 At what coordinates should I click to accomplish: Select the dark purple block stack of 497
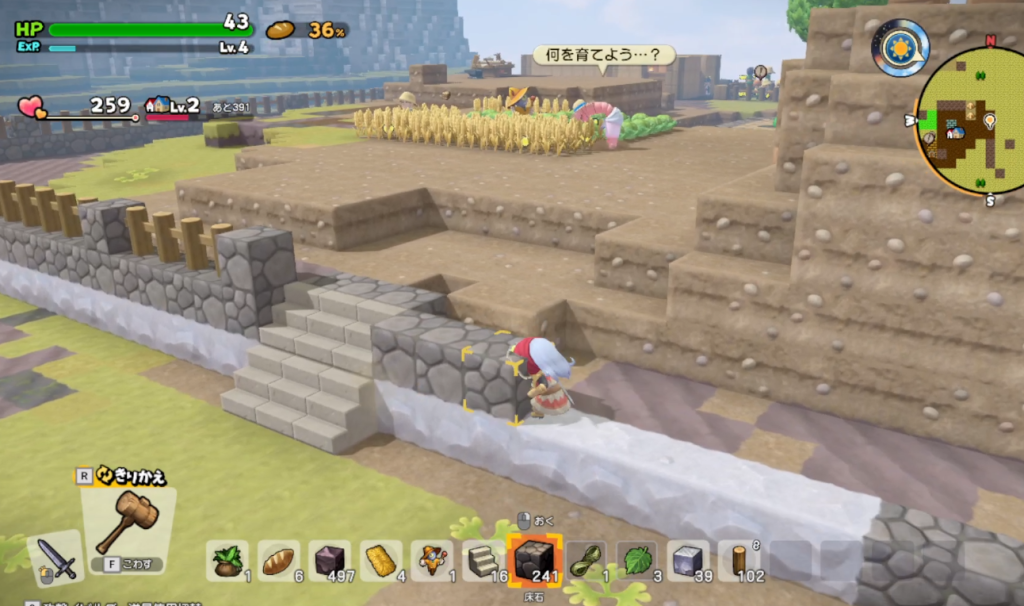(x=330, y=561)
